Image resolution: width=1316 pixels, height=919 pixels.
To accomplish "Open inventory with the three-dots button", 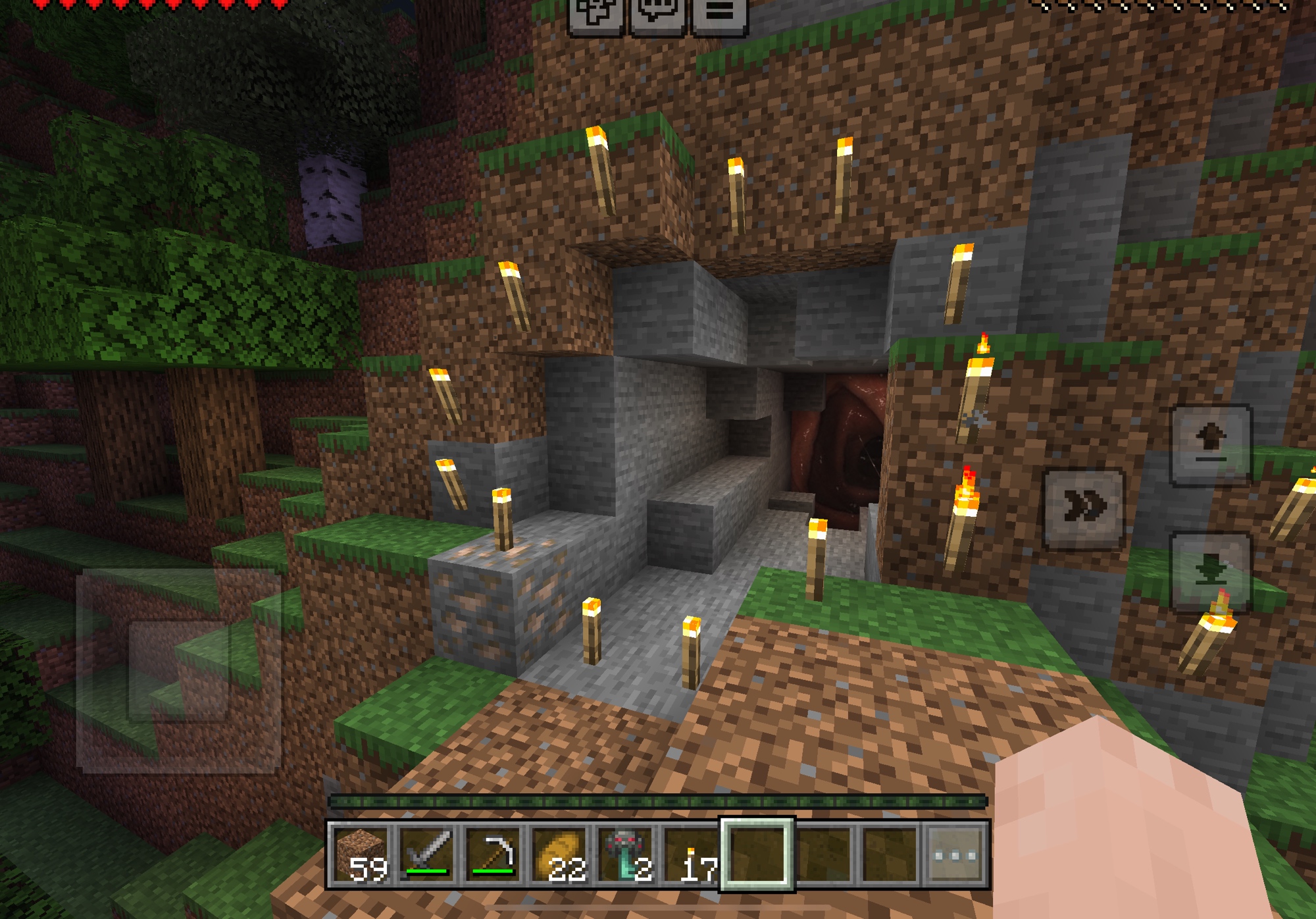I will pyautogui.click(x=955, y=855).
